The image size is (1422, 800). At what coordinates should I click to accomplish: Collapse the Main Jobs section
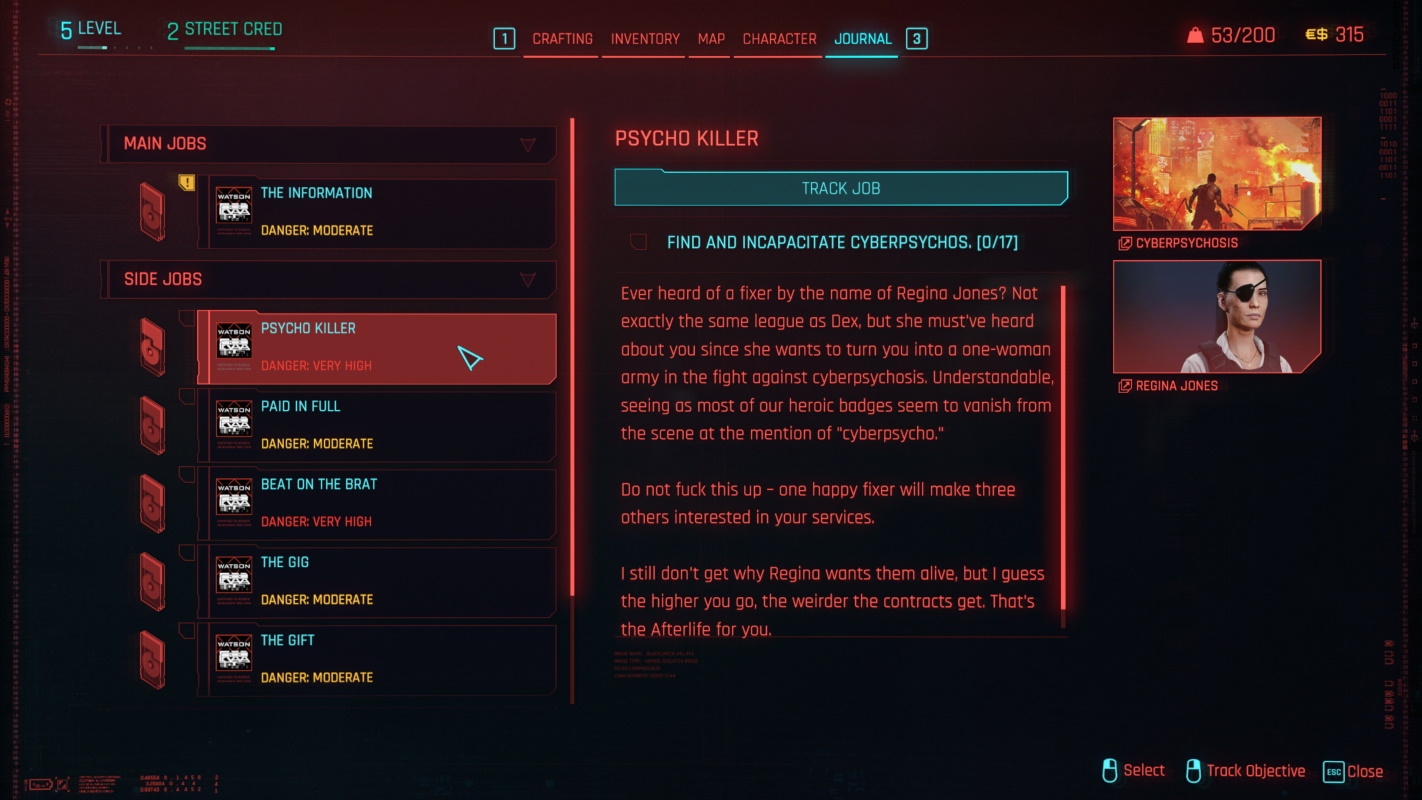click(x=528, y=145)
